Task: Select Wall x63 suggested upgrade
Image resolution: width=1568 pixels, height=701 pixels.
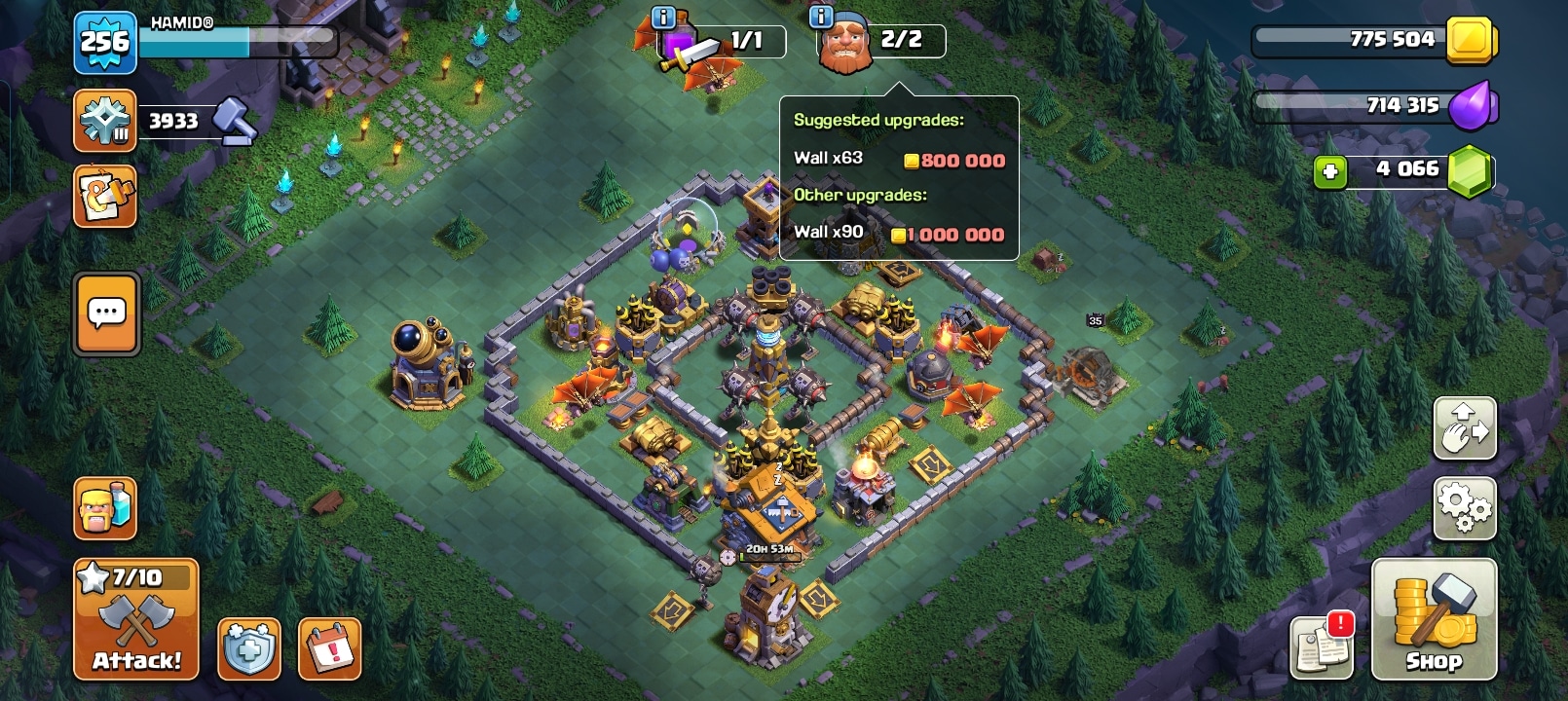Action: (x=898, y=159)
